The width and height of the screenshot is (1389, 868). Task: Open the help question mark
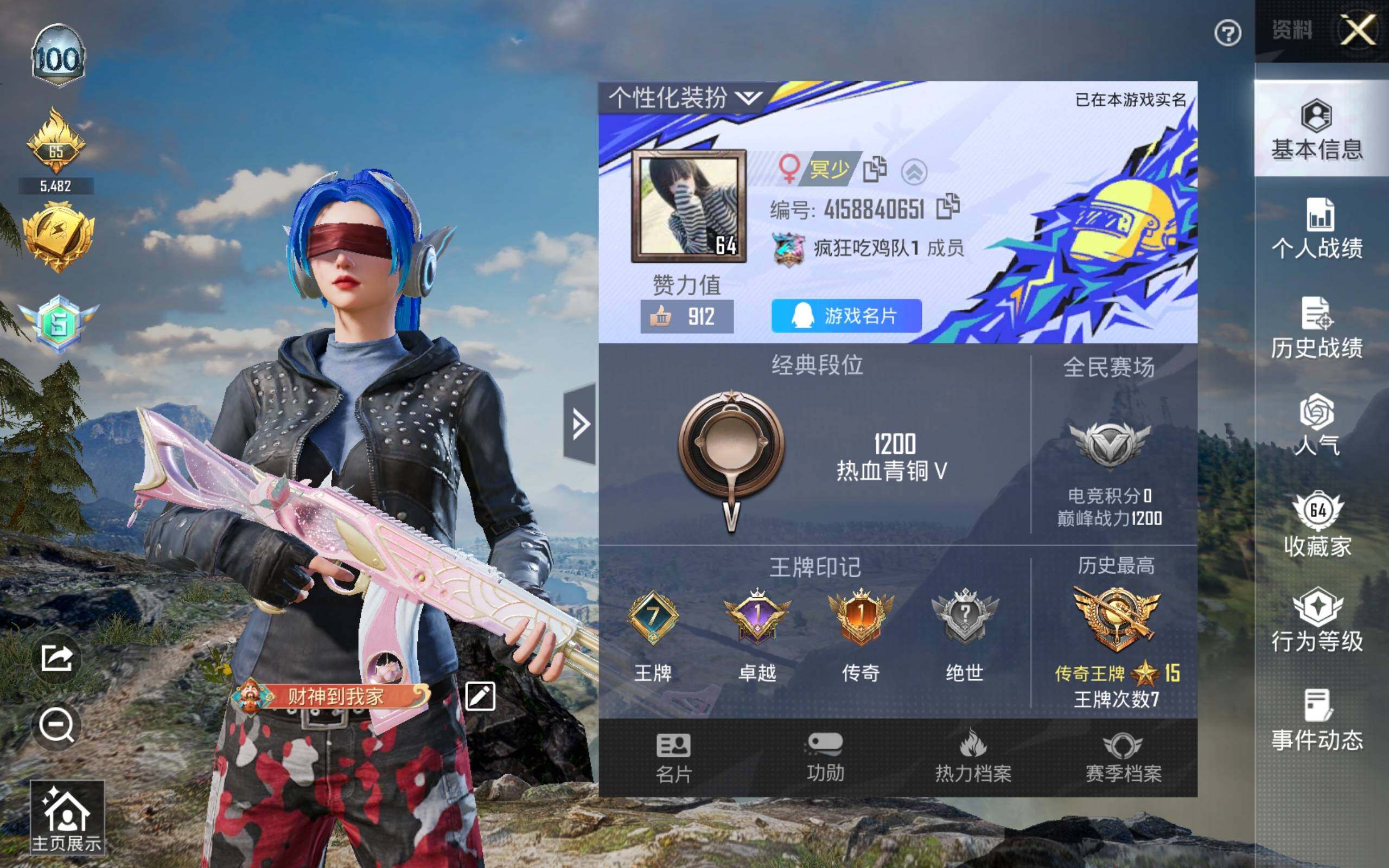point(1228,33)
